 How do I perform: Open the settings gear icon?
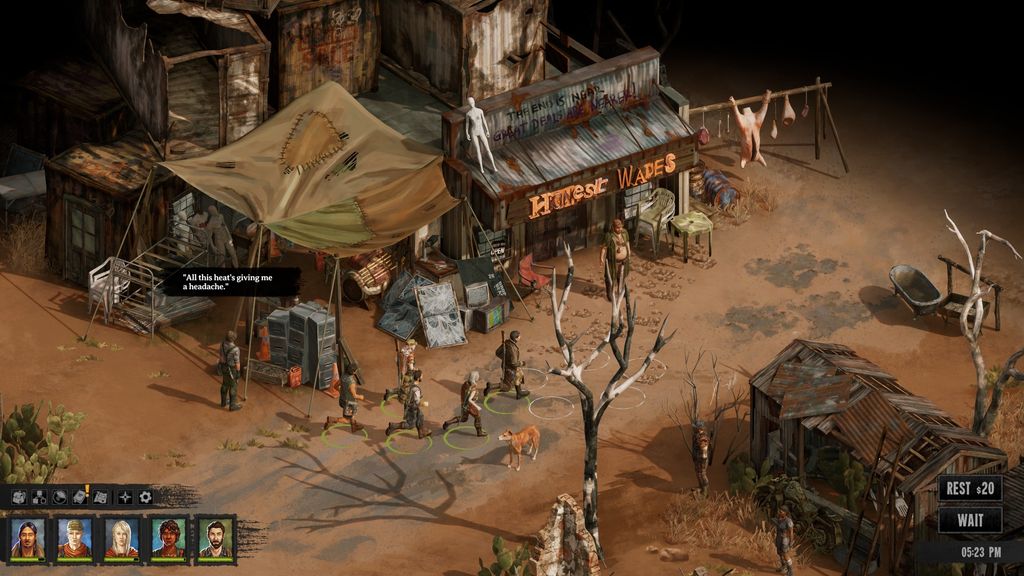click(x=146, y=496)
